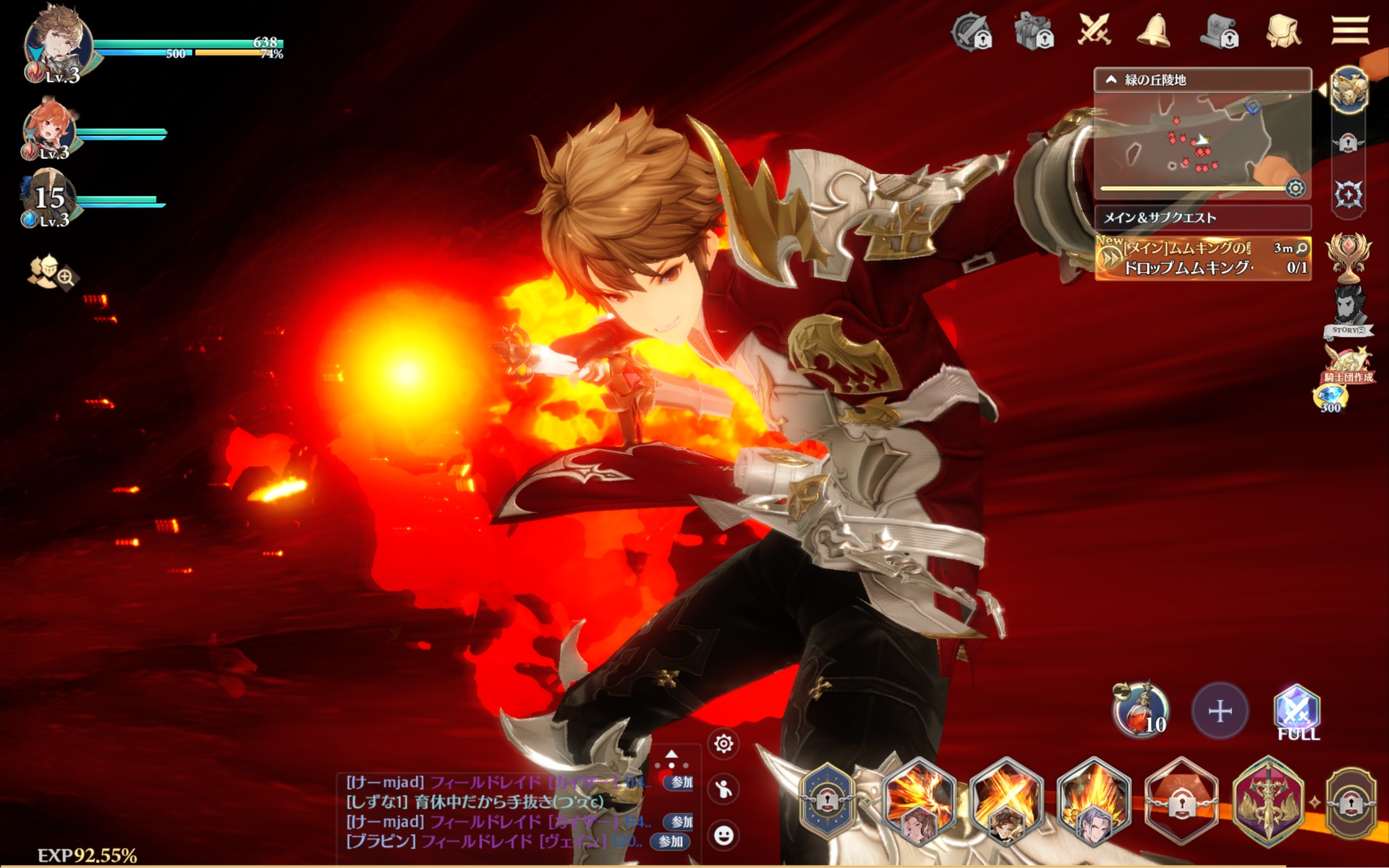Open the backpack inventory icon
The height and width of the screenshot is (868, 1389).
coord(1283,31)
